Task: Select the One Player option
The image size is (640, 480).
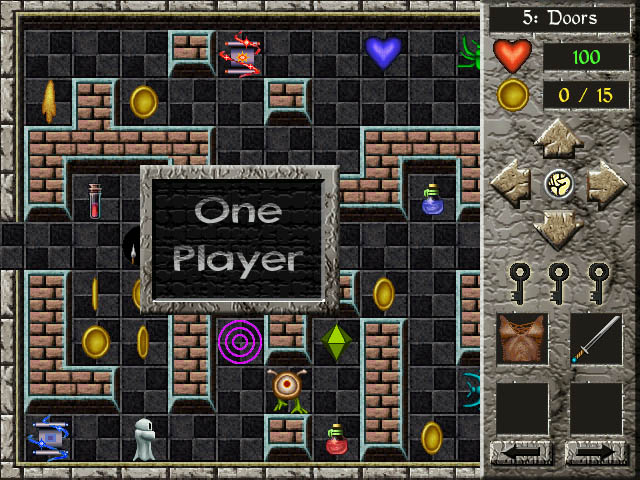Action: point(239,237)
